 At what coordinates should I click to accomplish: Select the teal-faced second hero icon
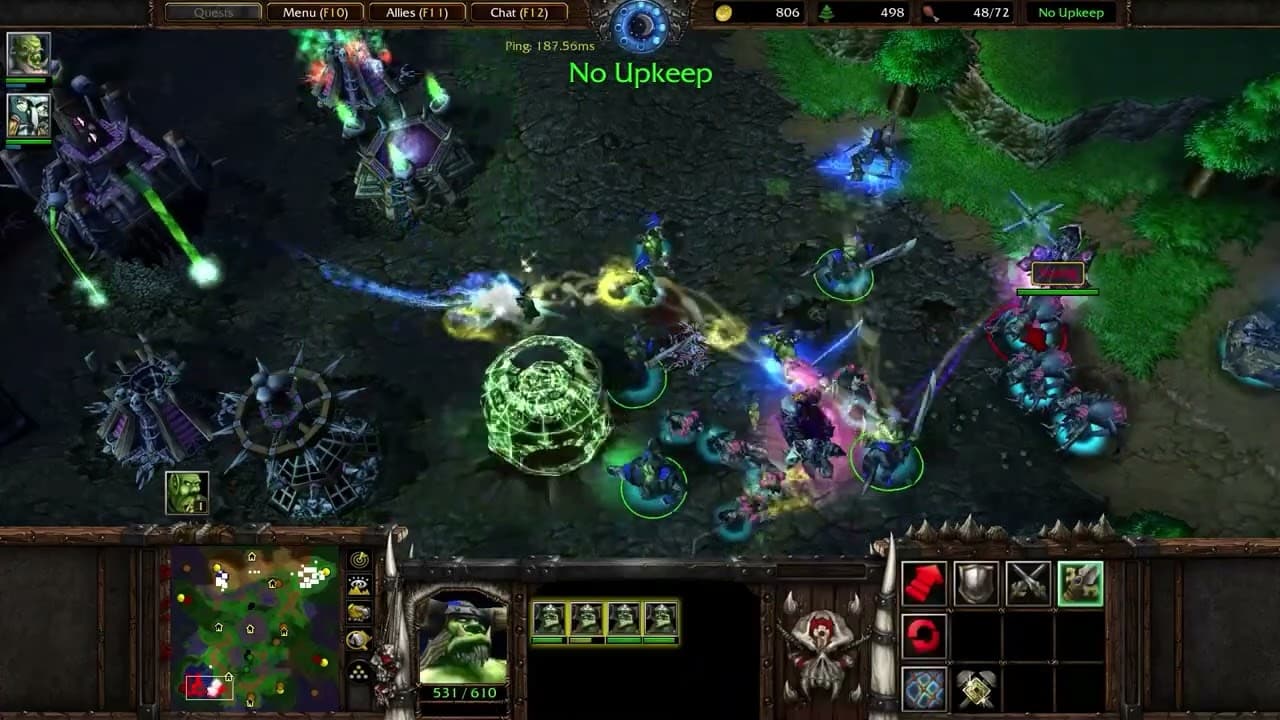pos(27,114)
